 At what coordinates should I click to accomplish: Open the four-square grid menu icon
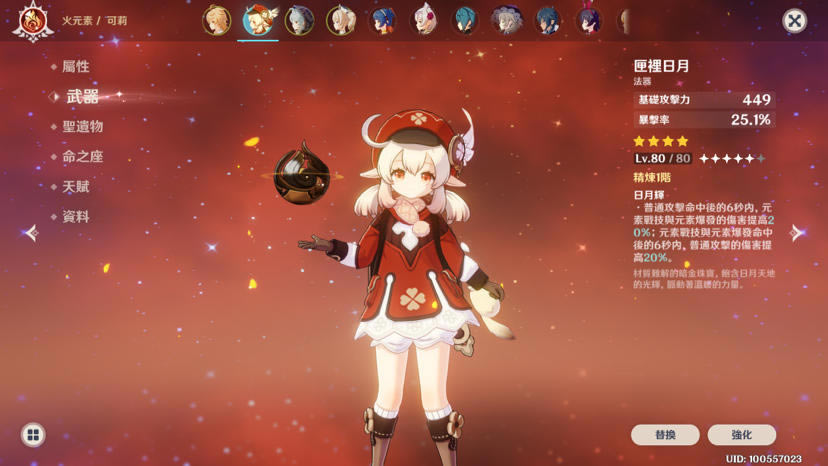[x=33, y=435]
